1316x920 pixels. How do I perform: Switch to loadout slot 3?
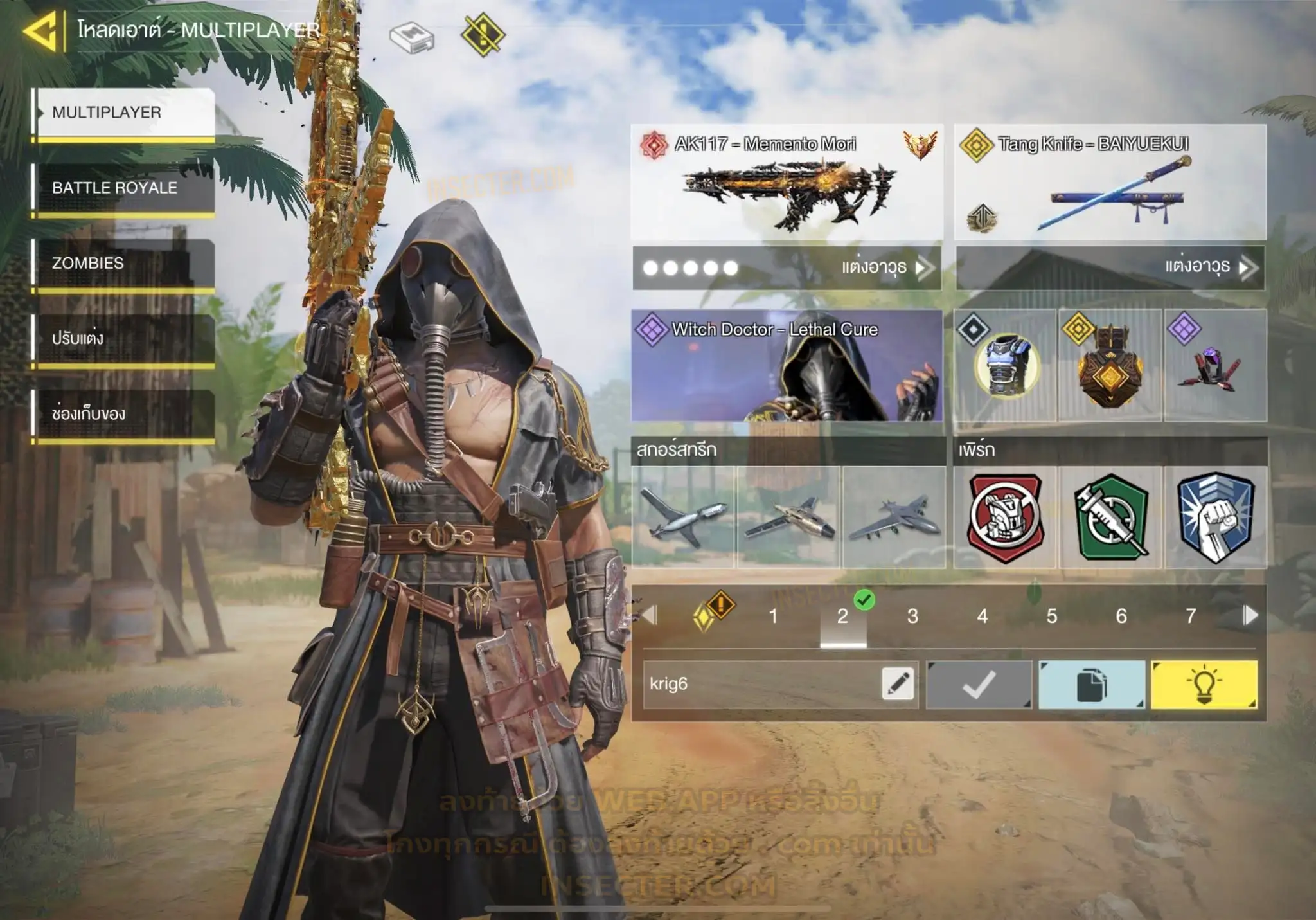pyautogui.click(x=912, y=616)
